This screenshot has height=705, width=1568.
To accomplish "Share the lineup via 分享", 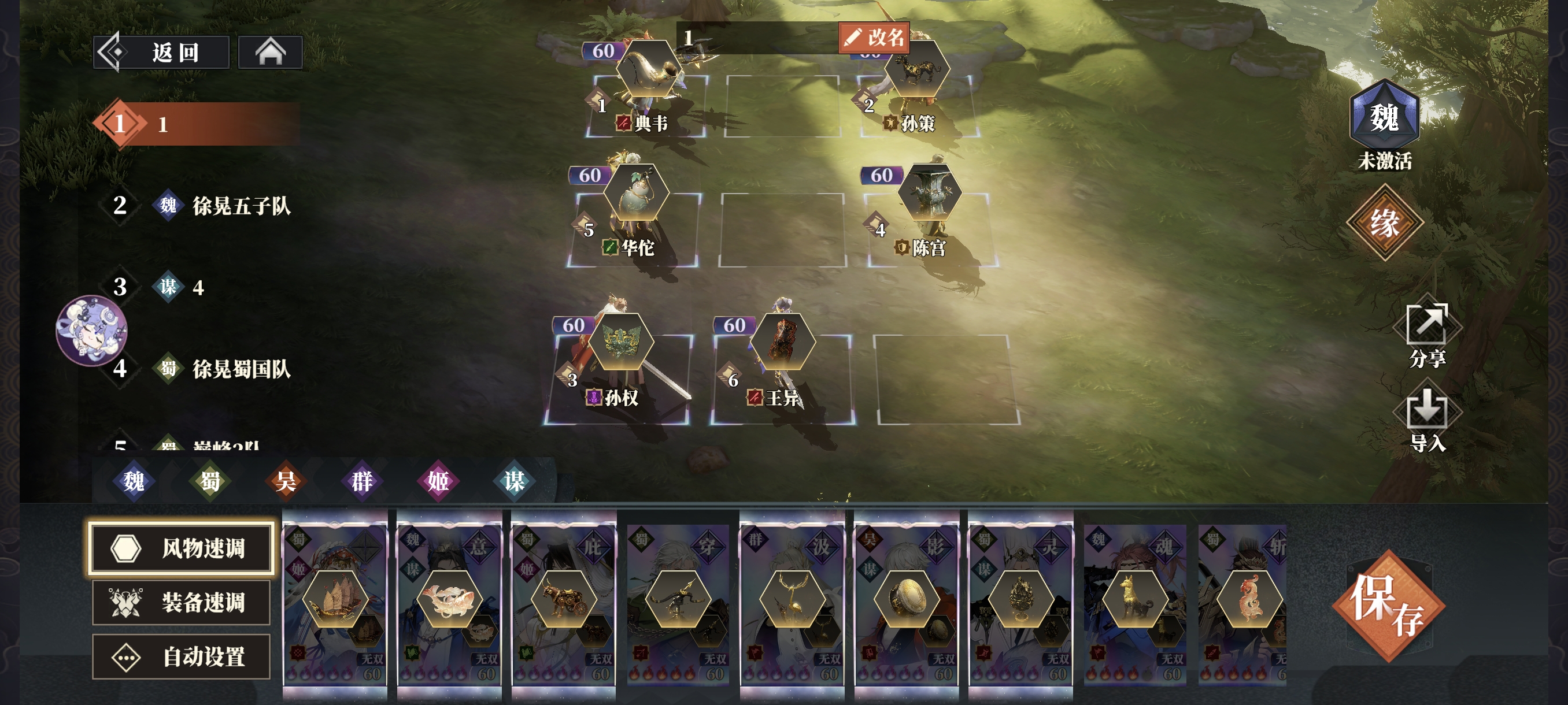I will tap(1427, 336).
